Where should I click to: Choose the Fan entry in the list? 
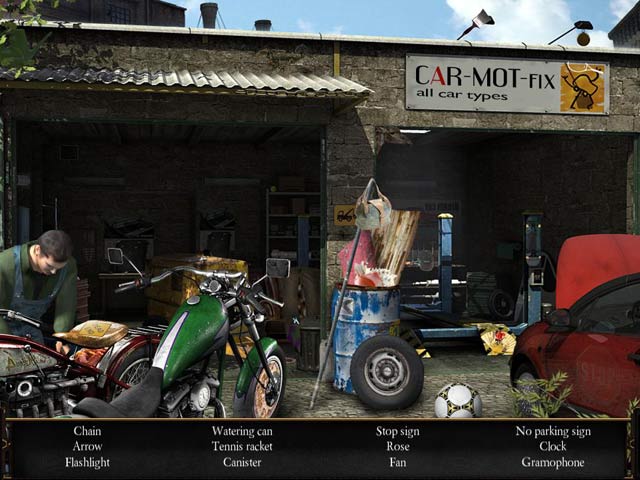coord(398,462)
